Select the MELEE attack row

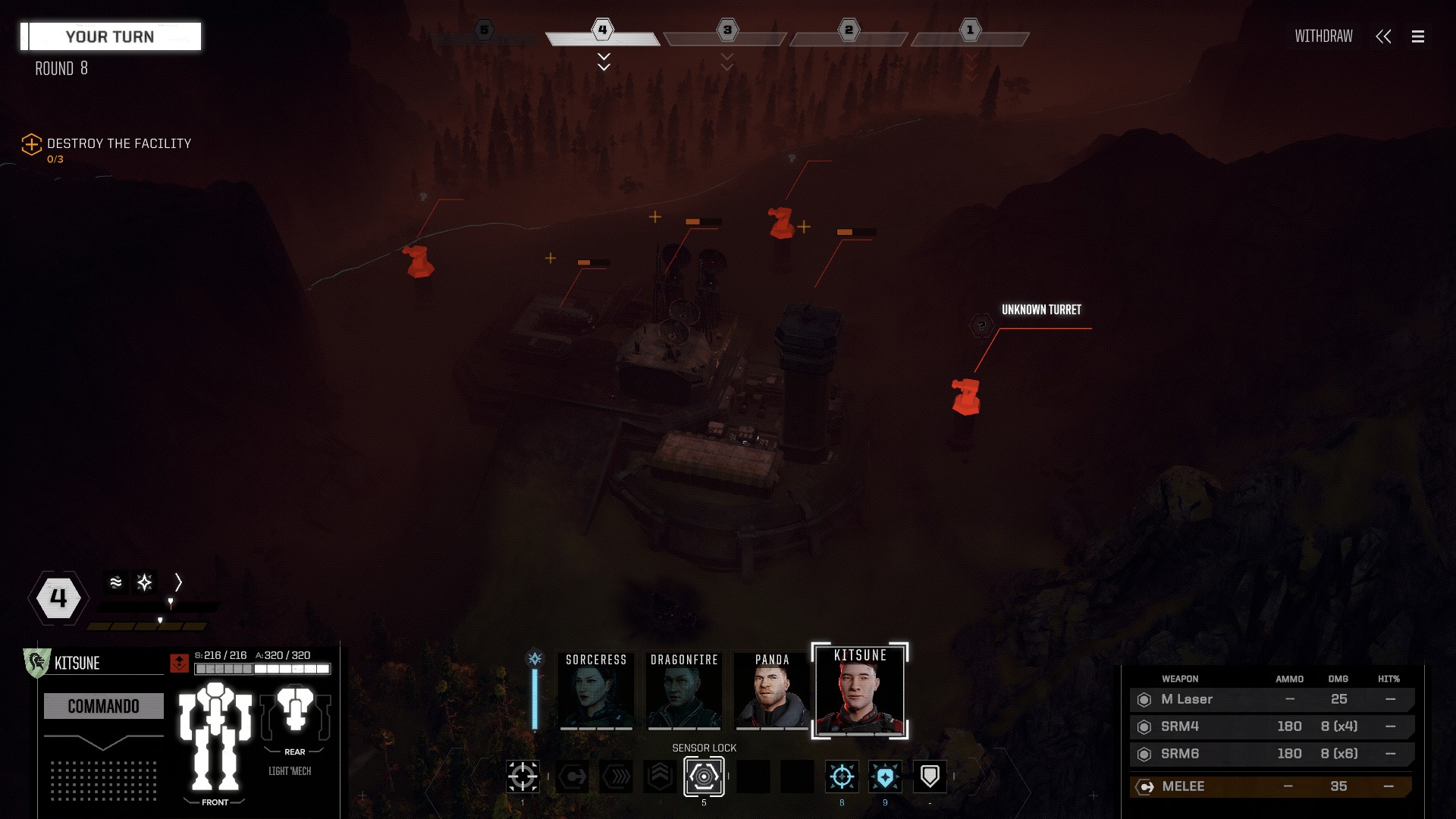click(x=1271, y=786)
